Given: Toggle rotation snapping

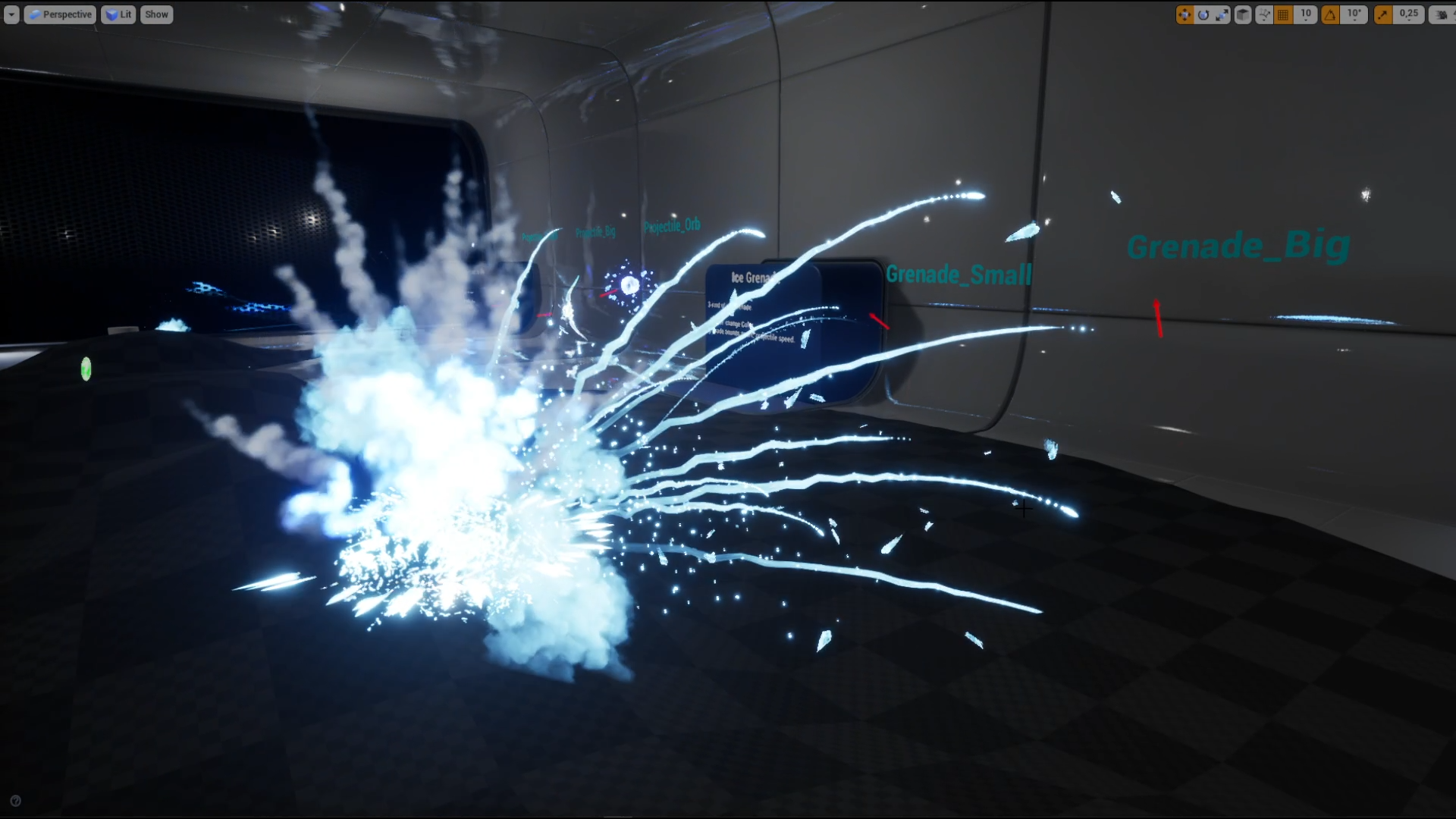Looking at the screenshot, I should (1332, 14).
